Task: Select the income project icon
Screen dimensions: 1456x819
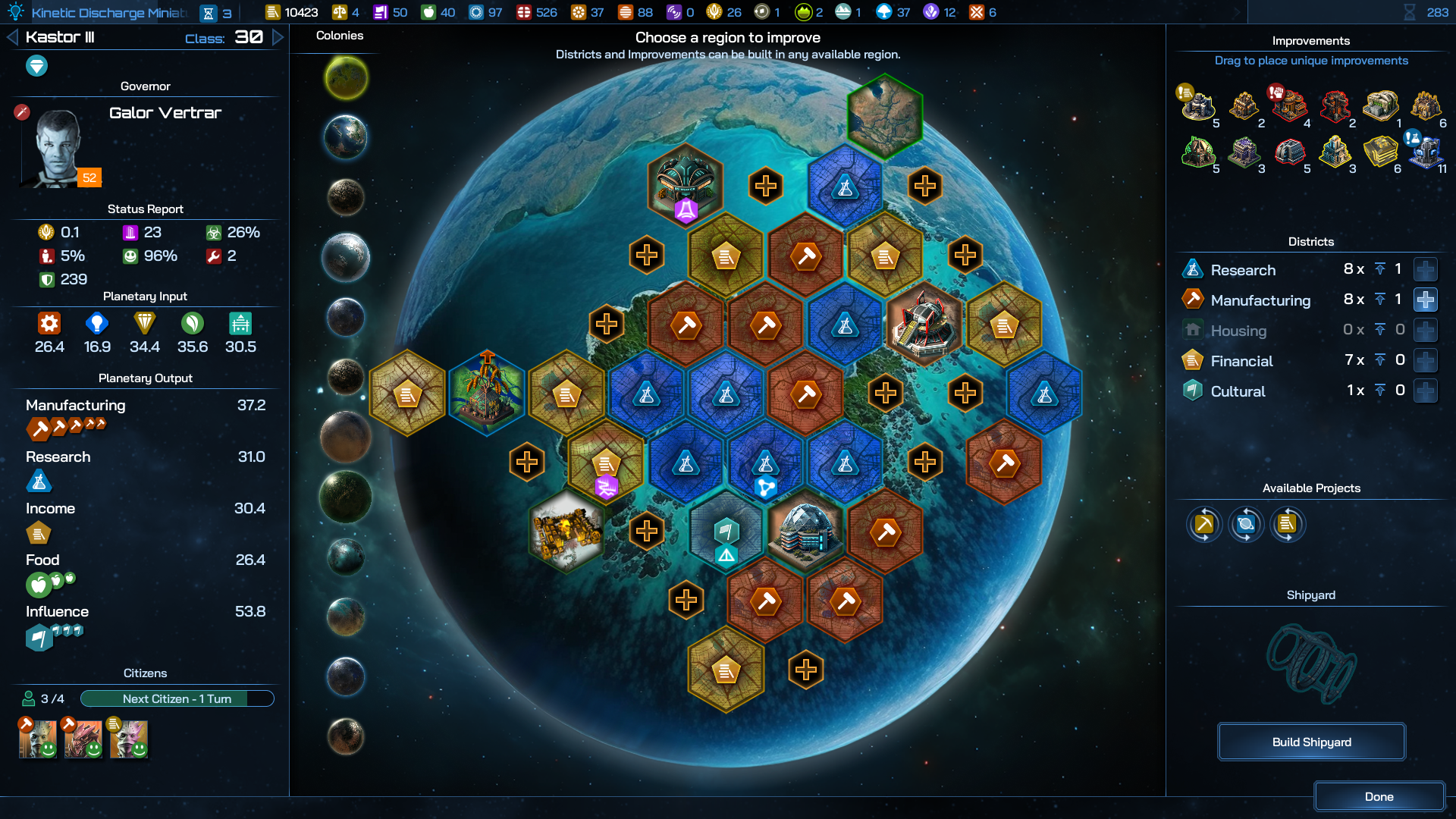Action: [1287, 524]
